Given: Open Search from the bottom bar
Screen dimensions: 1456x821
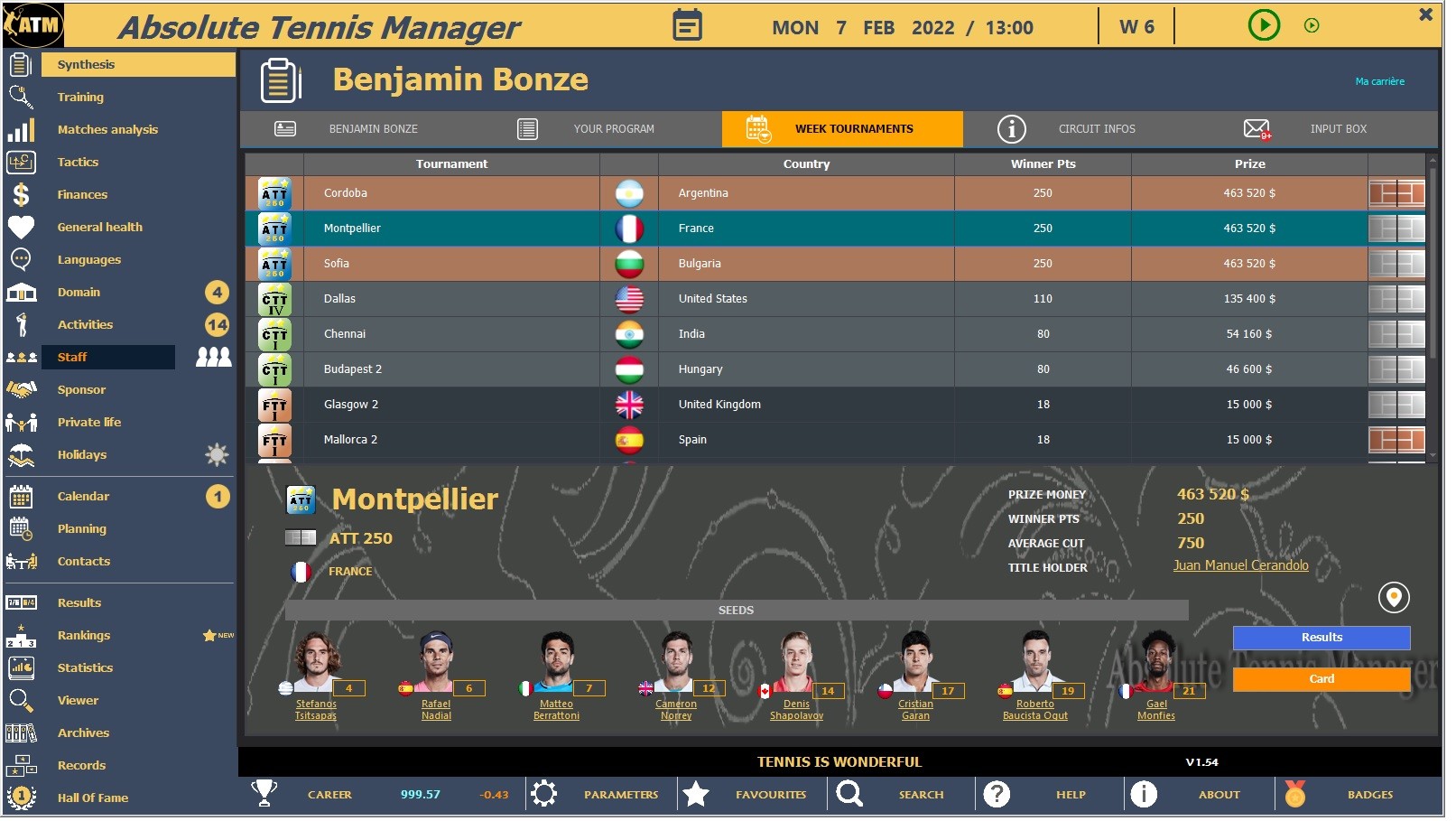Looking at the screenshot, I should tap(849, 794).
